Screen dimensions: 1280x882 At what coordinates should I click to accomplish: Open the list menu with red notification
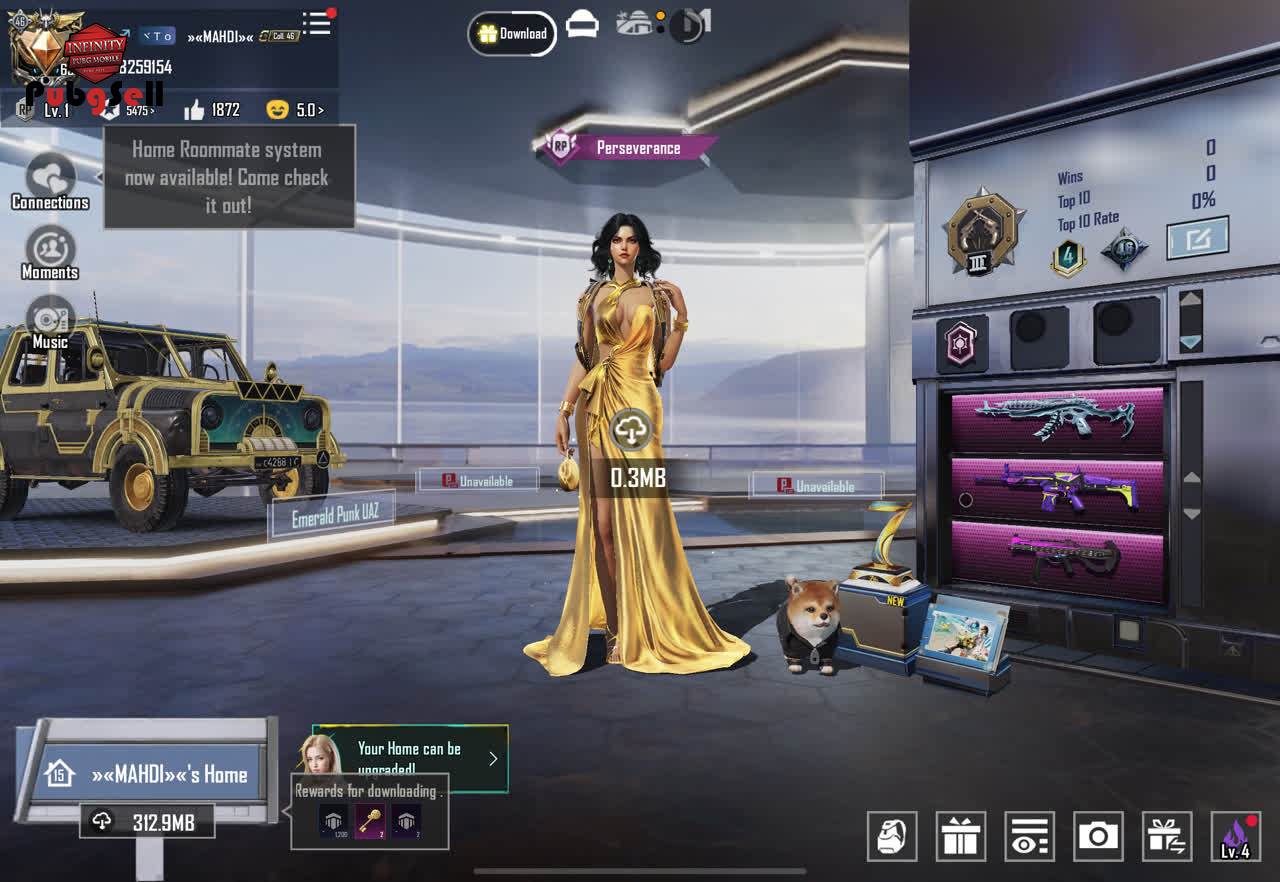(317, 24)
